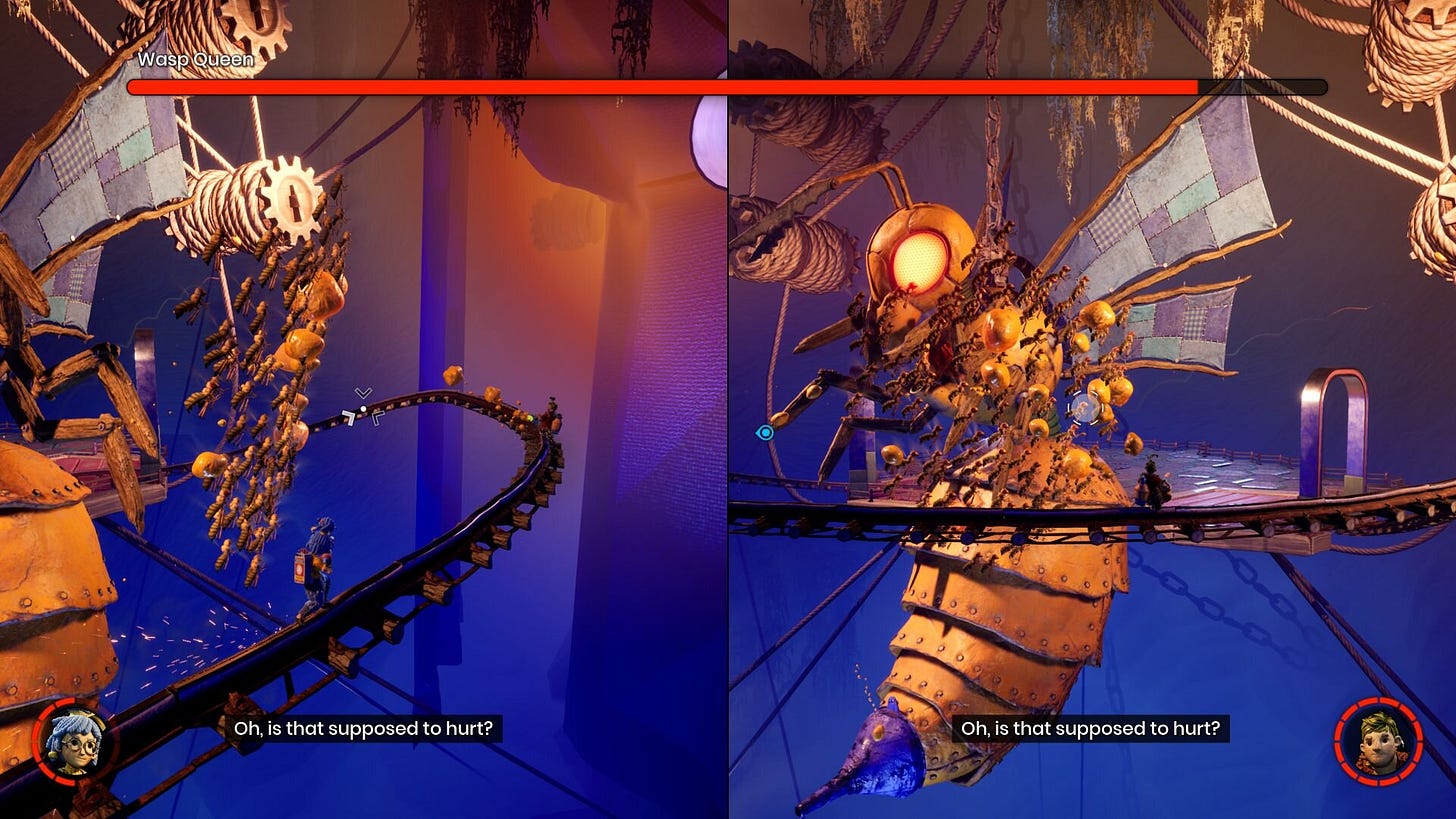Click the right-screen dialogue subtitle box
Viewport: 1456px width, 819px height.
pyautogui.click(x=1089, y=728)
